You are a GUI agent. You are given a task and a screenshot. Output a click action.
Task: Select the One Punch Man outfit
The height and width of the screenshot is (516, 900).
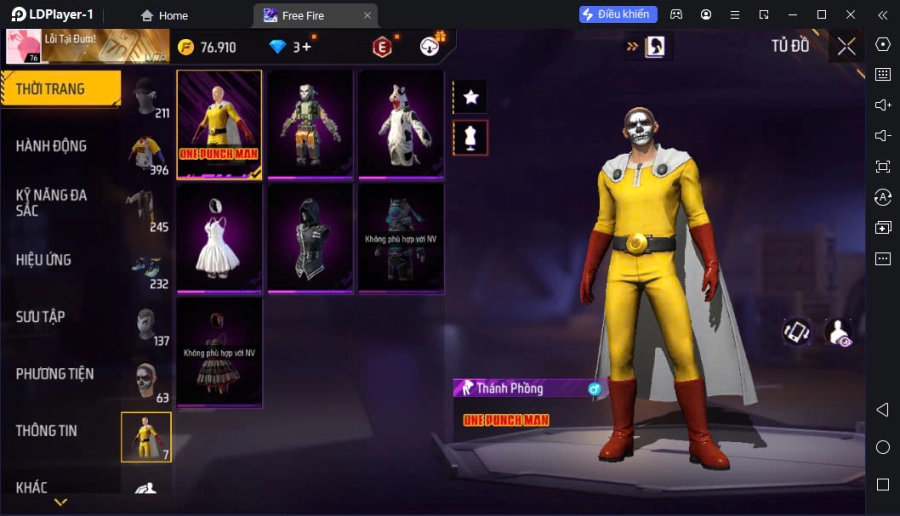(x=219, y=124)
